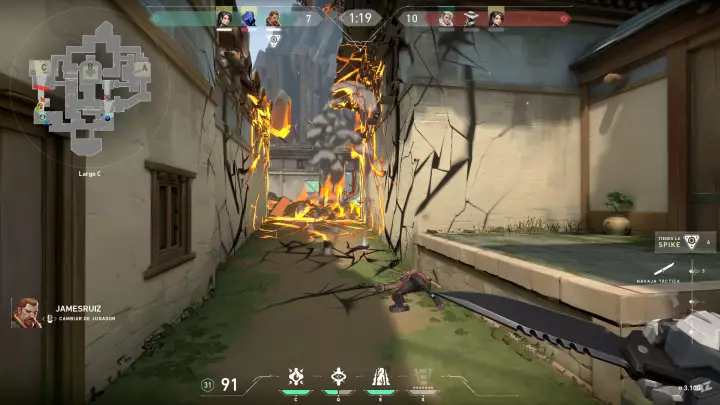Select the red-haired agent portrait on the left team

pyautogui.click(x=272, y=18)
